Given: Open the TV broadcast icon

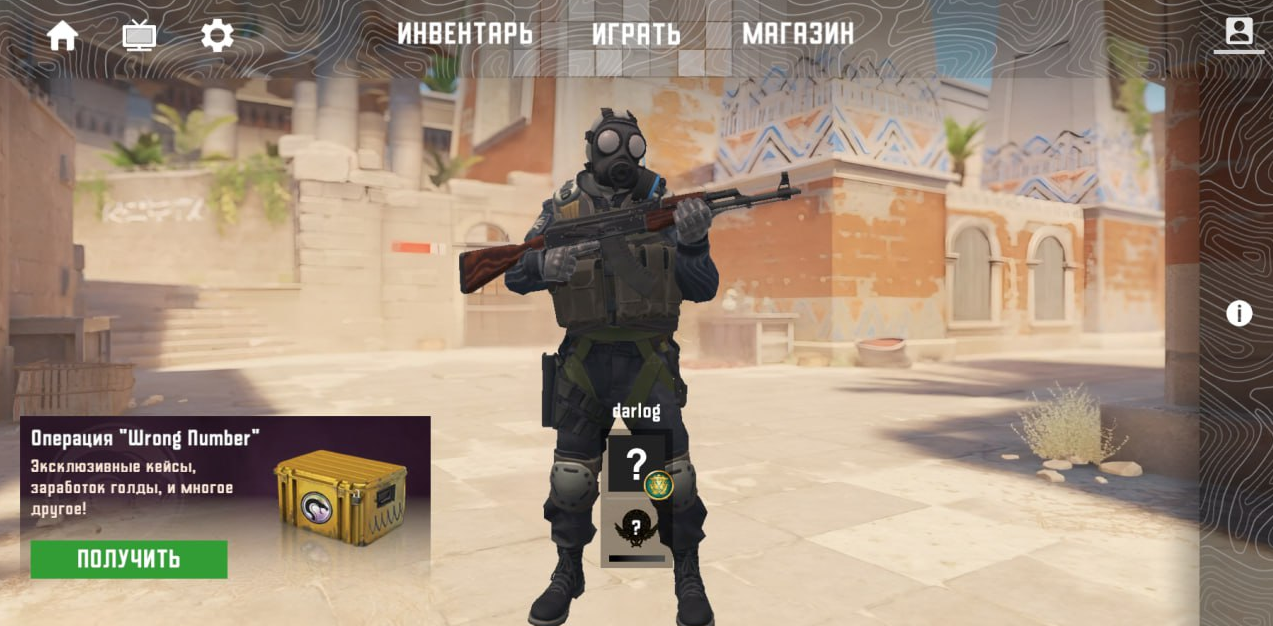Looking at the screenshot, I should coord(139,36).
